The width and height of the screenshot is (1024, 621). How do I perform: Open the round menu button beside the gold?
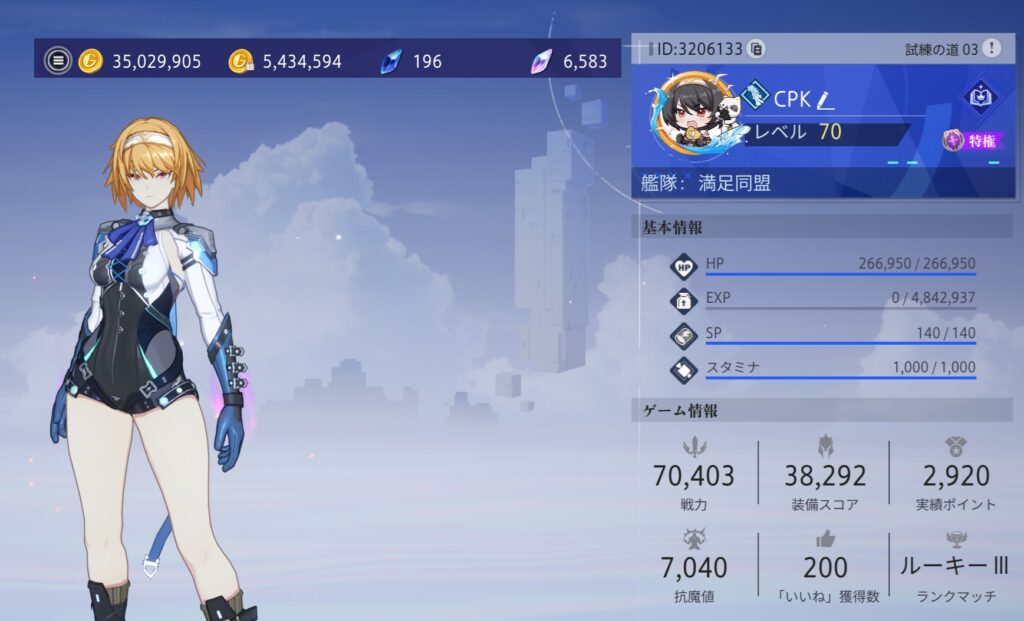click(x=58, y=61)
